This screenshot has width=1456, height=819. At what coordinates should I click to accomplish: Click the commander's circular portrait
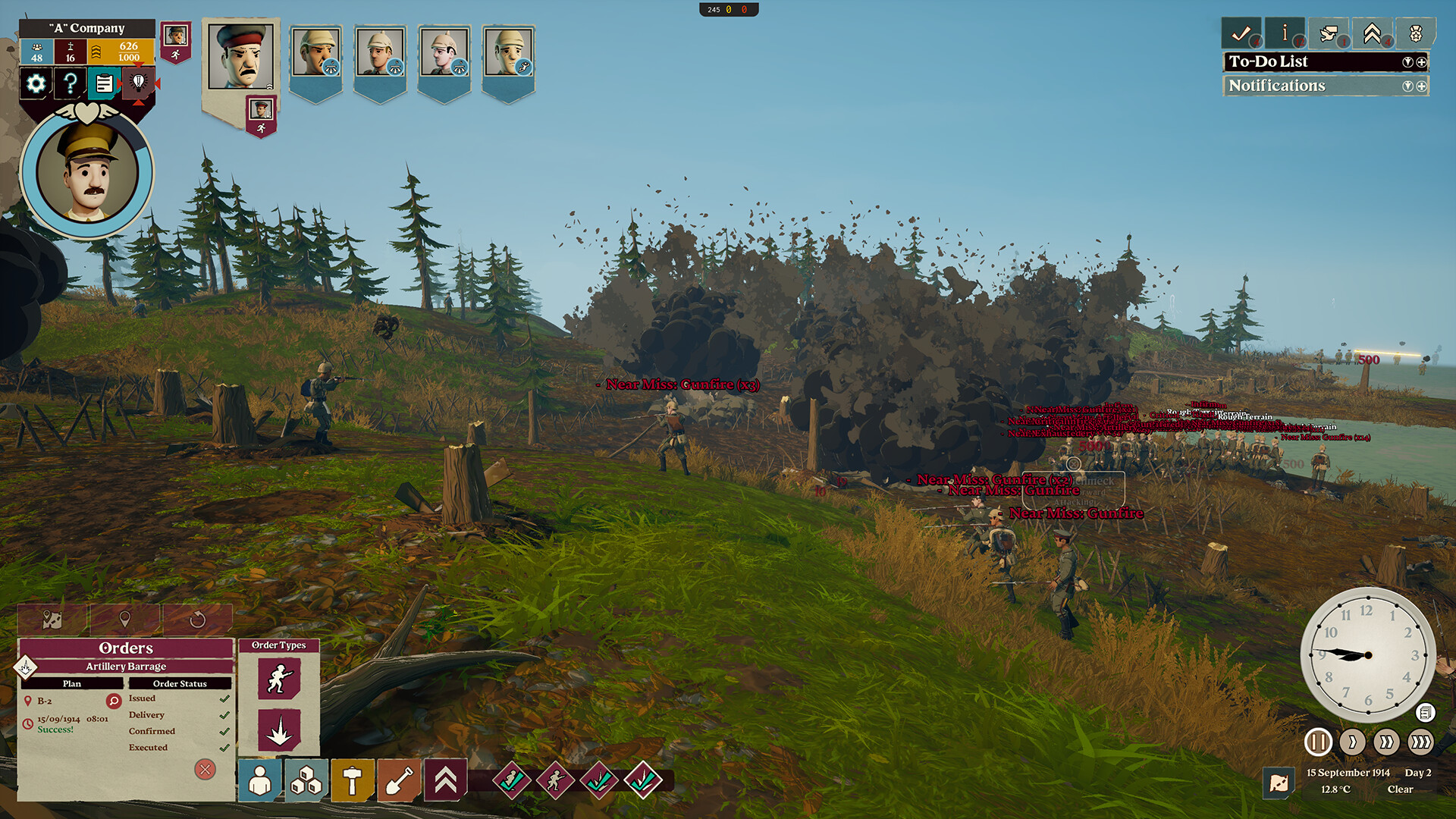[x=87, y=174]
